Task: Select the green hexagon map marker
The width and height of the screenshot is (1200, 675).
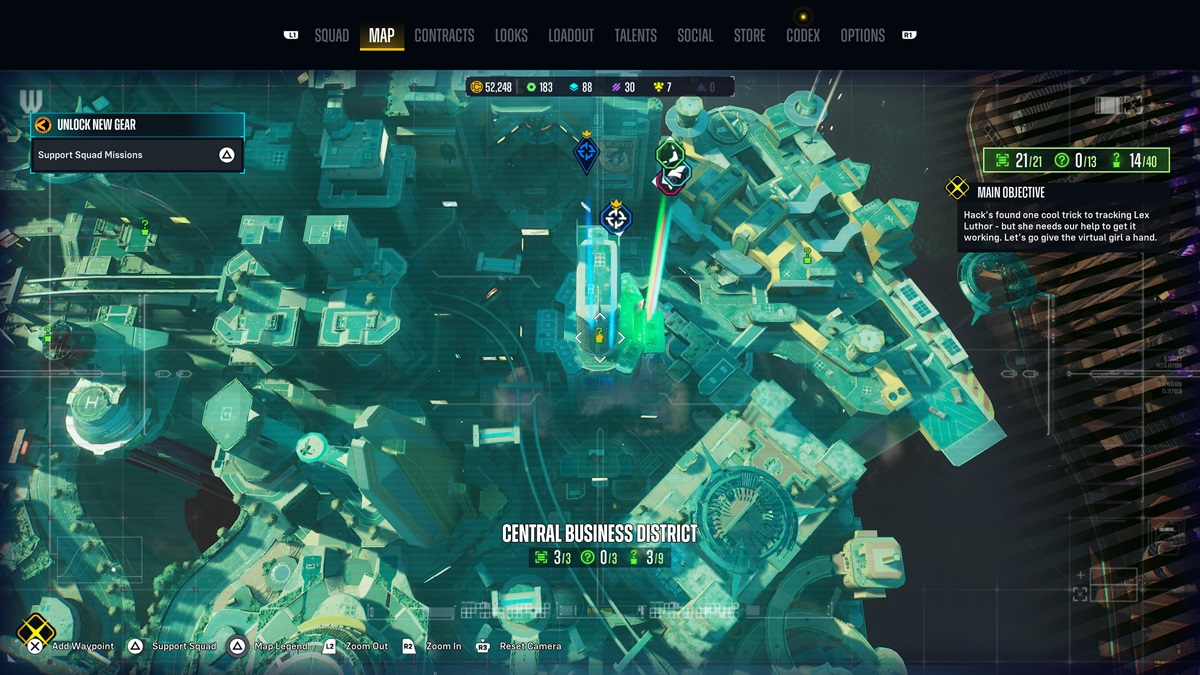Action: coord(669,155)
